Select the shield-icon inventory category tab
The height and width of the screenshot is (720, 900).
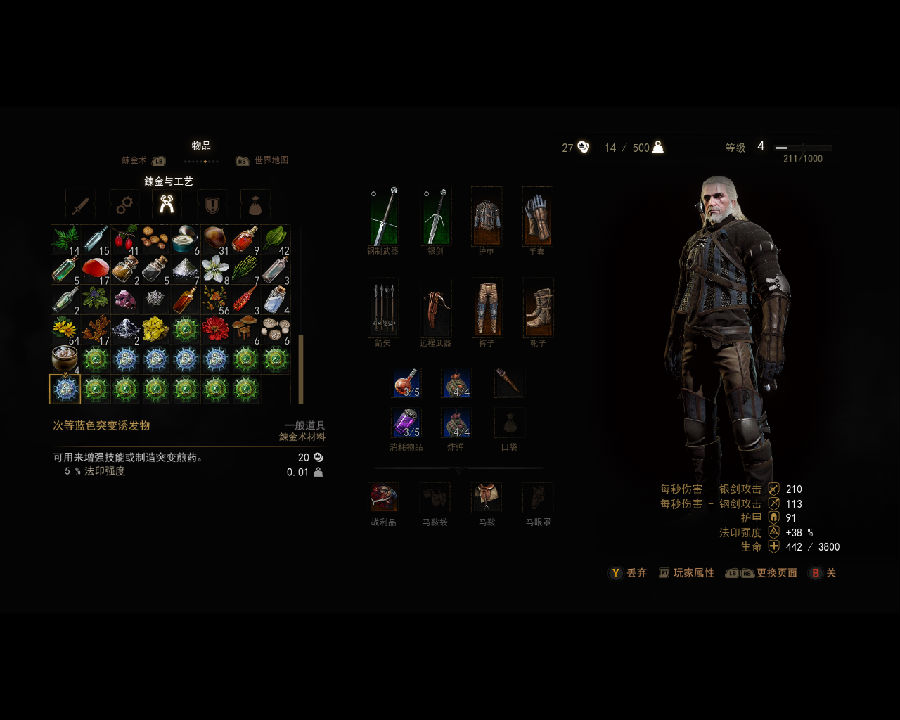(x=212, y=205)
